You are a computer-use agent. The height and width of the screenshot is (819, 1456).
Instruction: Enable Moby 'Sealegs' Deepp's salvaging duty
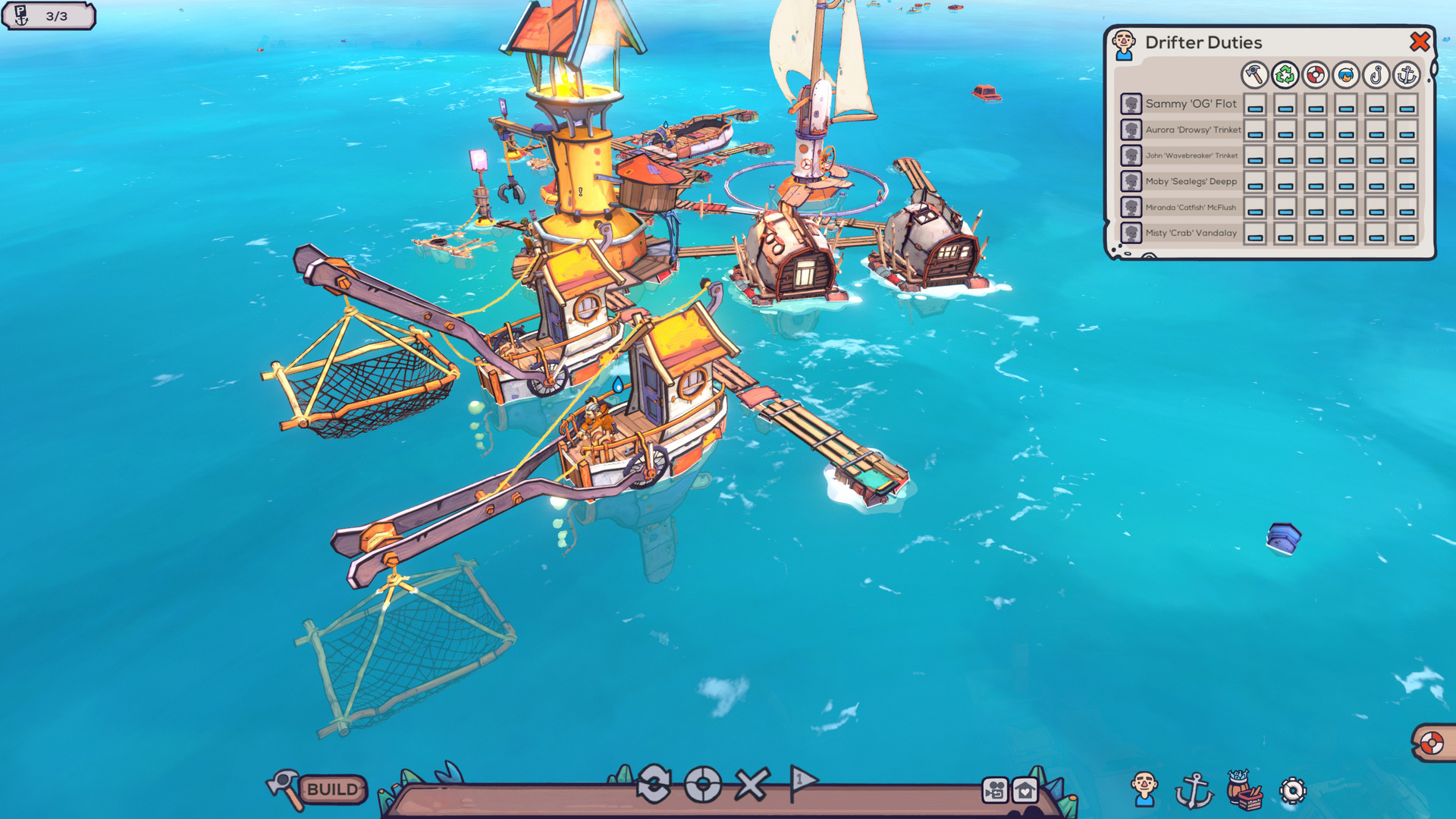[x=1284, y=181]
